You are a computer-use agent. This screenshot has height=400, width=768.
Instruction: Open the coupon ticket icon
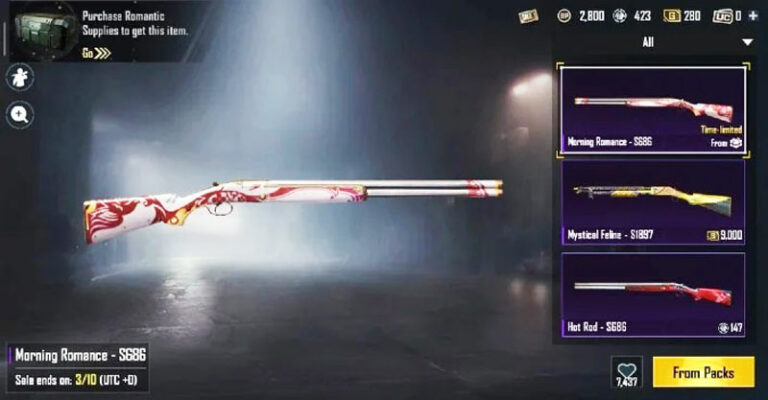click(527, 16)
